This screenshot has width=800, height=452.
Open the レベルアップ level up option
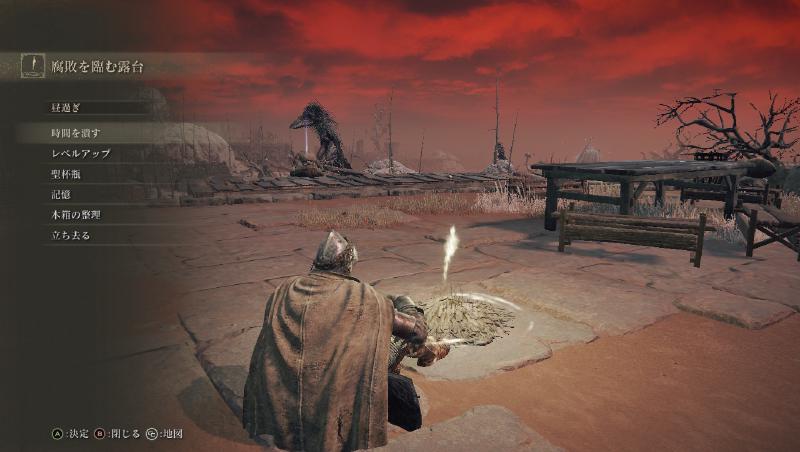(81, 154)
